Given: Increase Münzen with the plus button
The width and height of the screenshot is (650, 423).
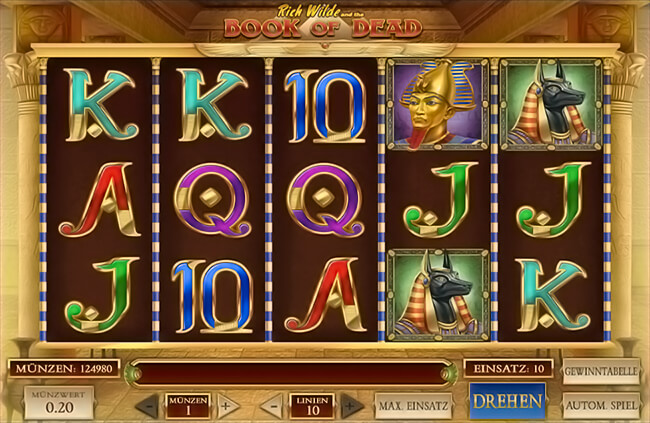Looking at the screenshot, I should pos(225,406).
